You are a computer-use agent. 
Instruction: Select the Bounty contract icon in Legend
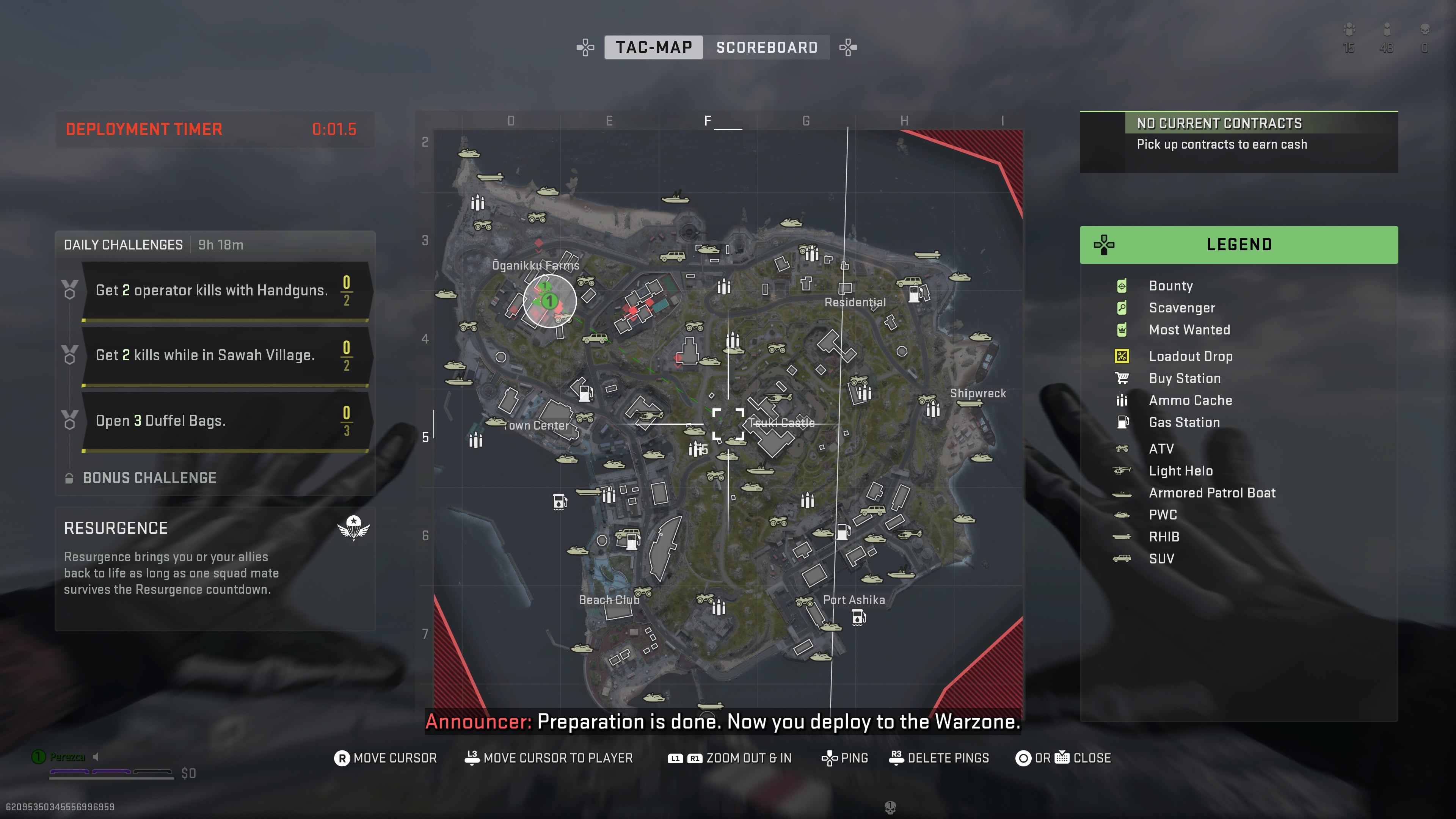[x=1122, y=286]
